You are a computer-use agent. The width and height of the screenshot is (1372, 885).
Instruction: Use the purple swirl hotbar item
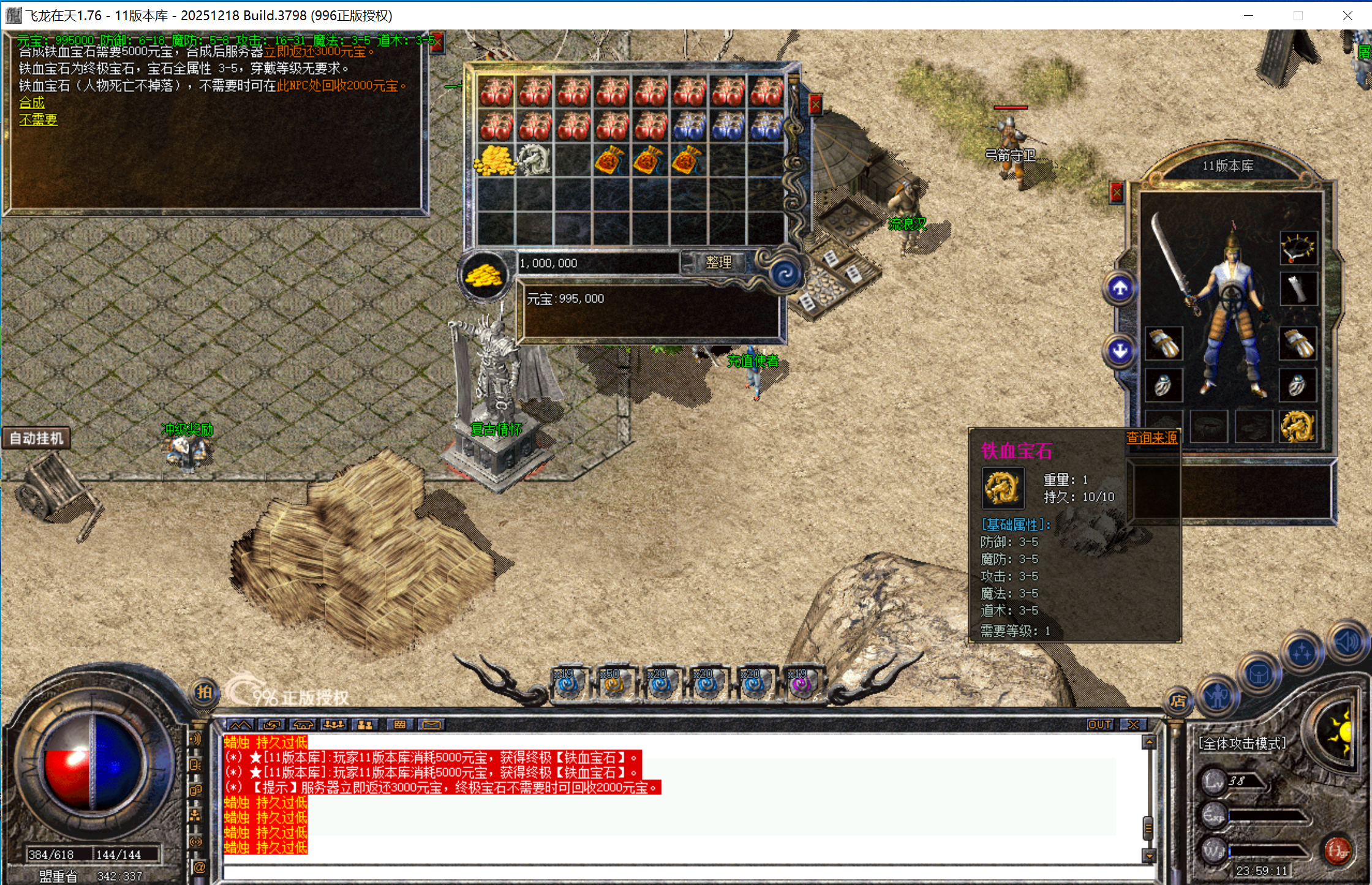pyautogui.click(x=801, y=683)
